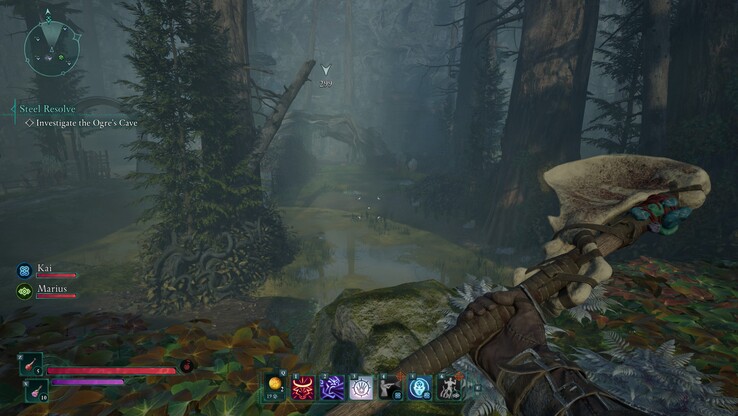Activate the purple ability in the hotbar
738x416 pixels.
pos(331,387)
